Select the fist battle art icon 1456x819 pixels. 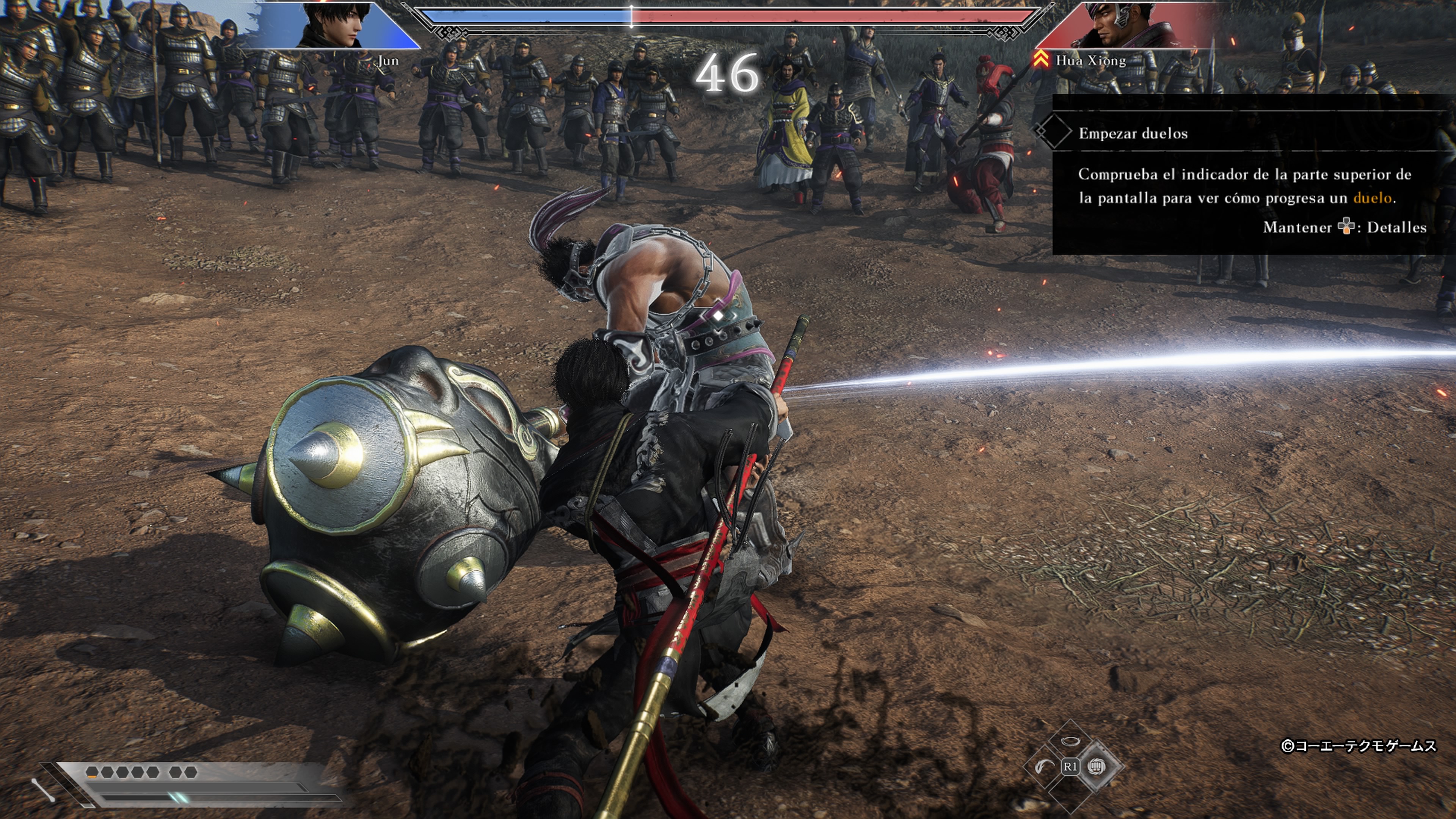click(x=1097, y=766)
